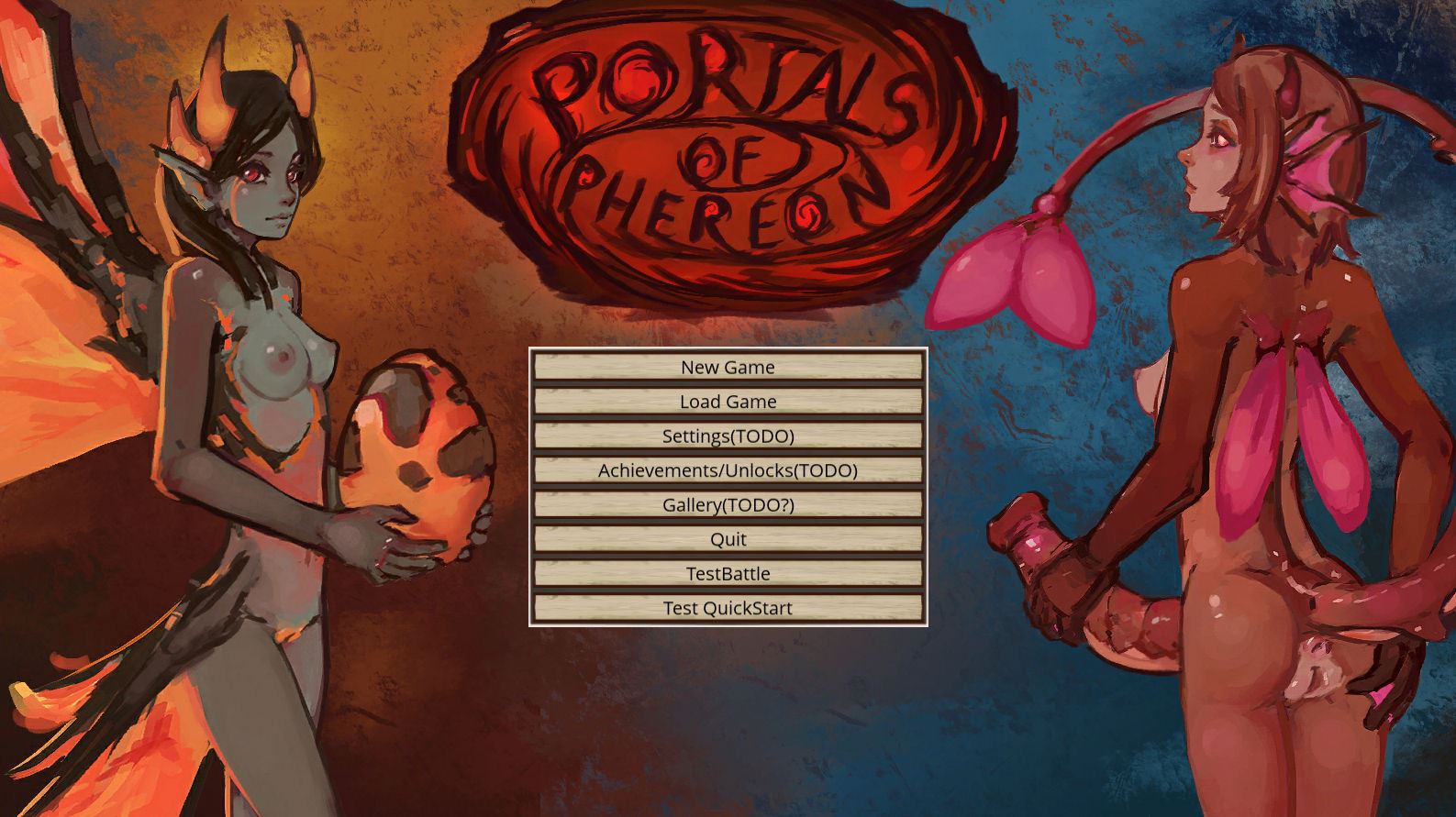This screenshot has width=1456, height=817.
Task: Choose Test QuickStart
Action: (x=728, y=608)
